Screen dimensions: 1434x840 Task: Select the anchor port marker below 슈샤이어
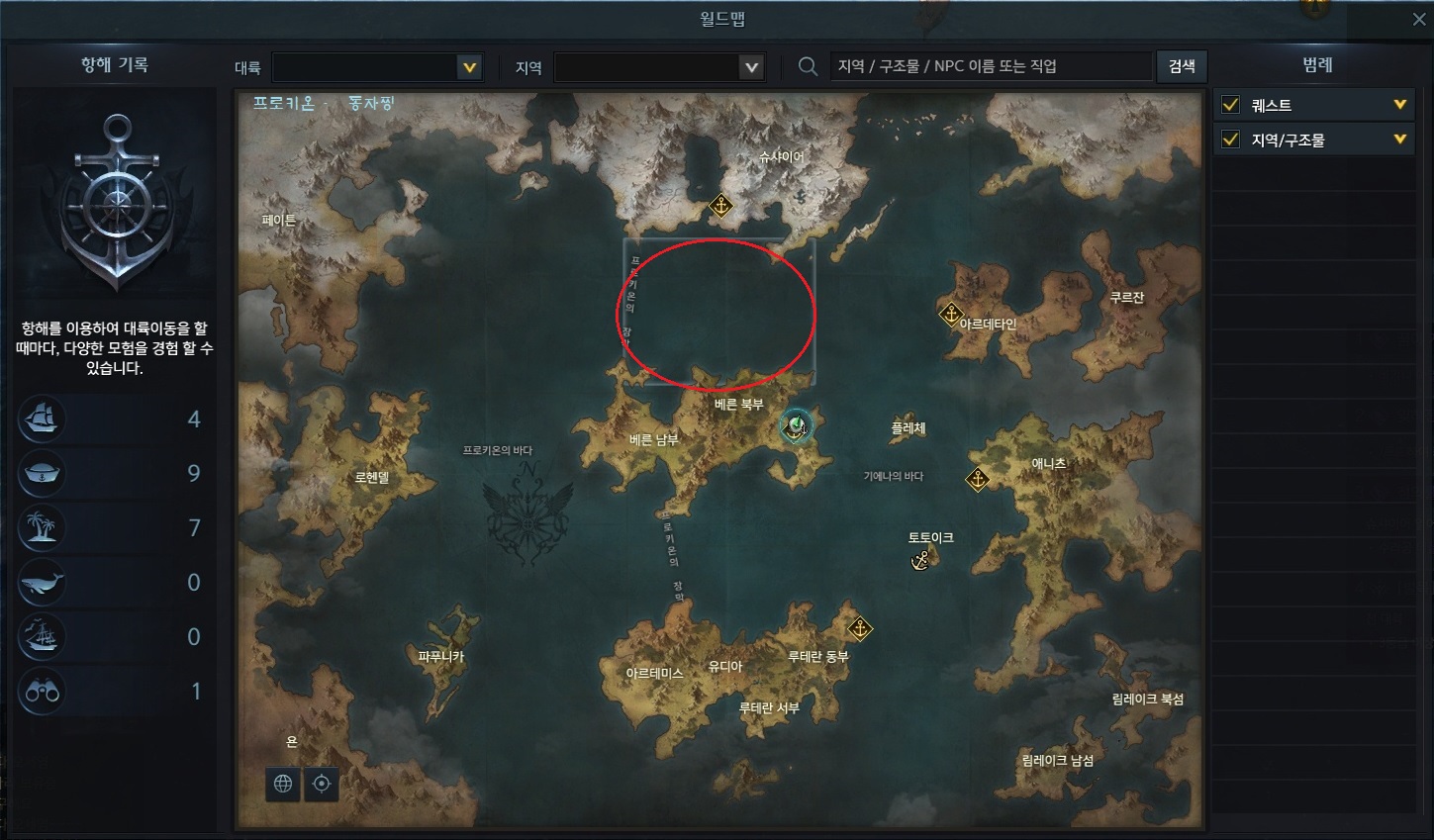pos(720,207)
